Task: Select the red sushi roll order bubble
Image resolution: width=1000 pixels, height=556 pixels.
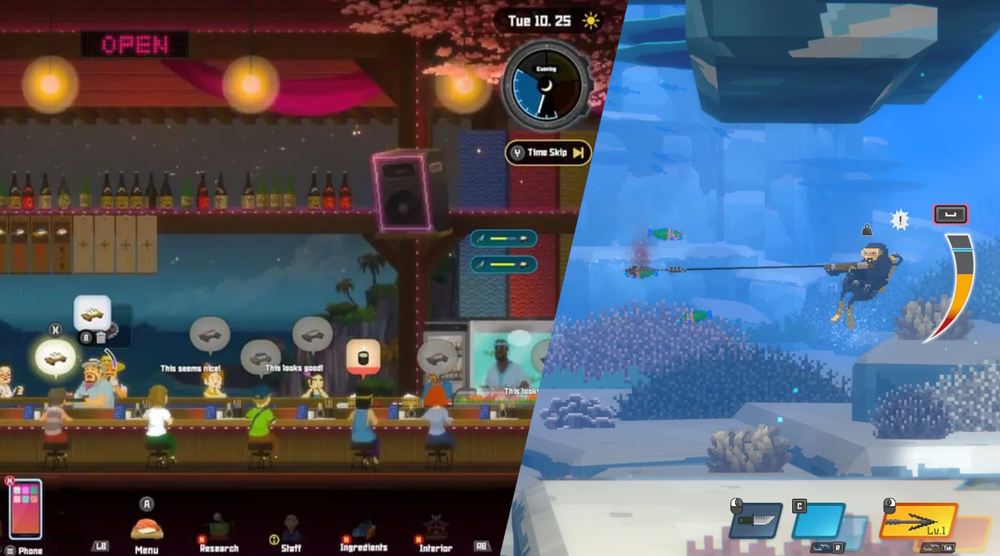Action: (360, 356)
